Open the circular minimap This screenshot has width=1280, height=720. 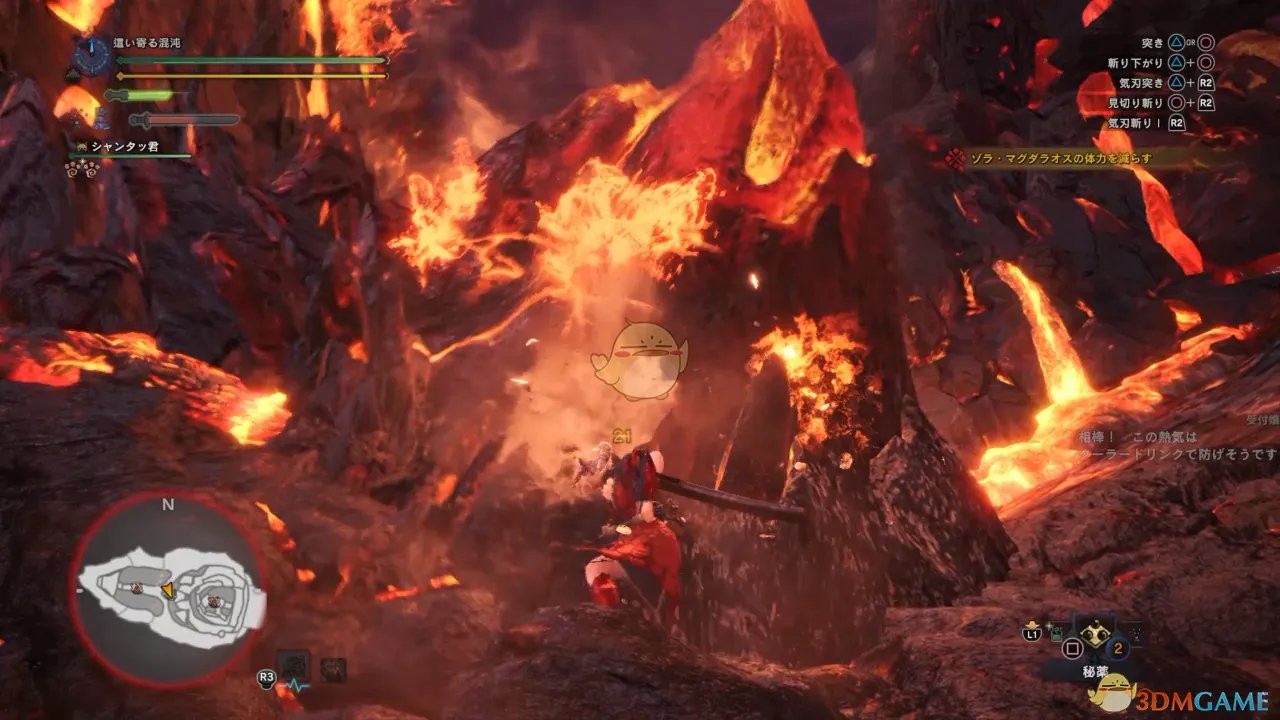pyautogui.click(x=167, y=590)
